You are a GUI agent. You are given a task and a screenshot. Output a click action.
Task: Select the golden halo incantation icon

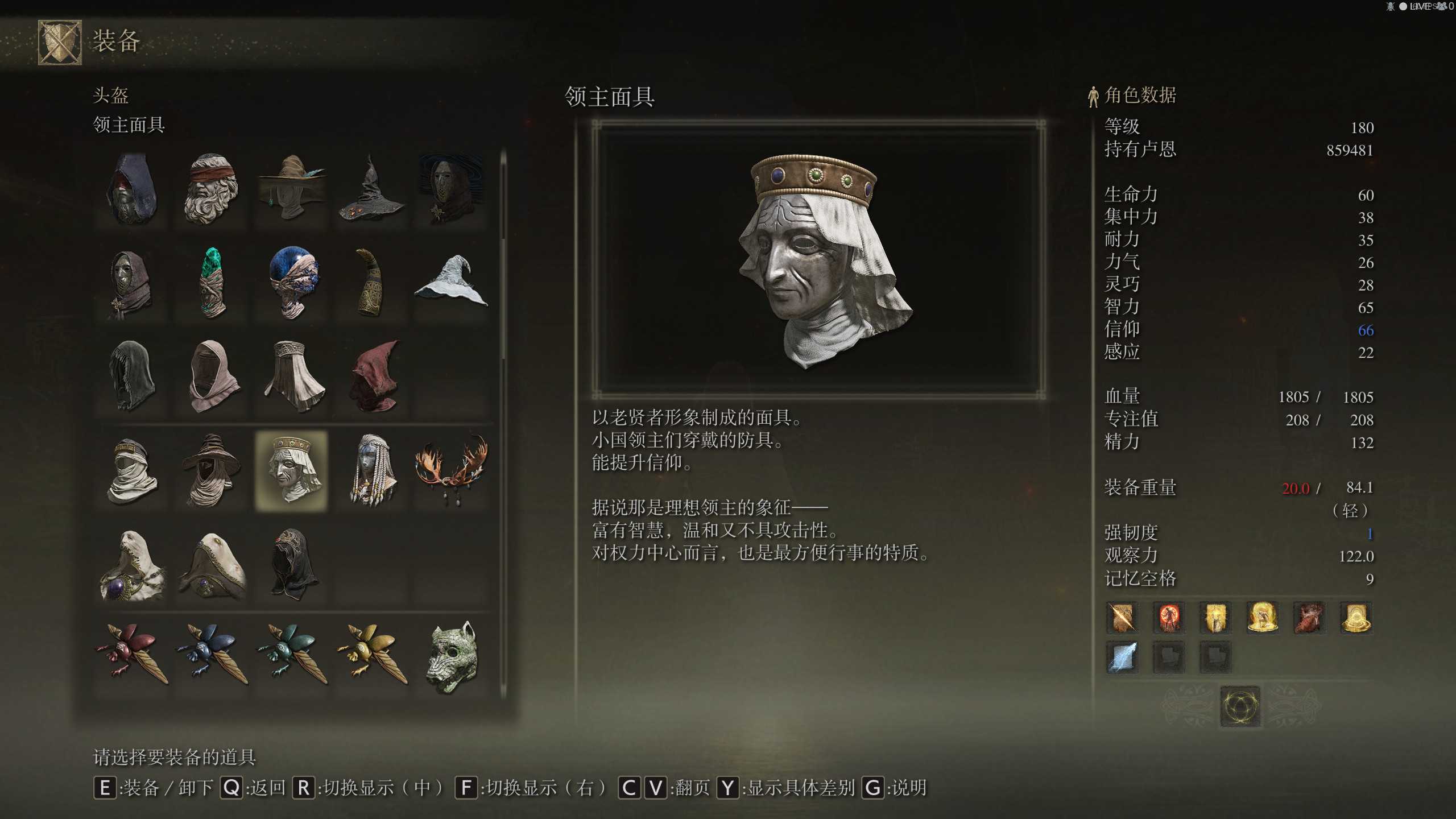[1263, 618]
